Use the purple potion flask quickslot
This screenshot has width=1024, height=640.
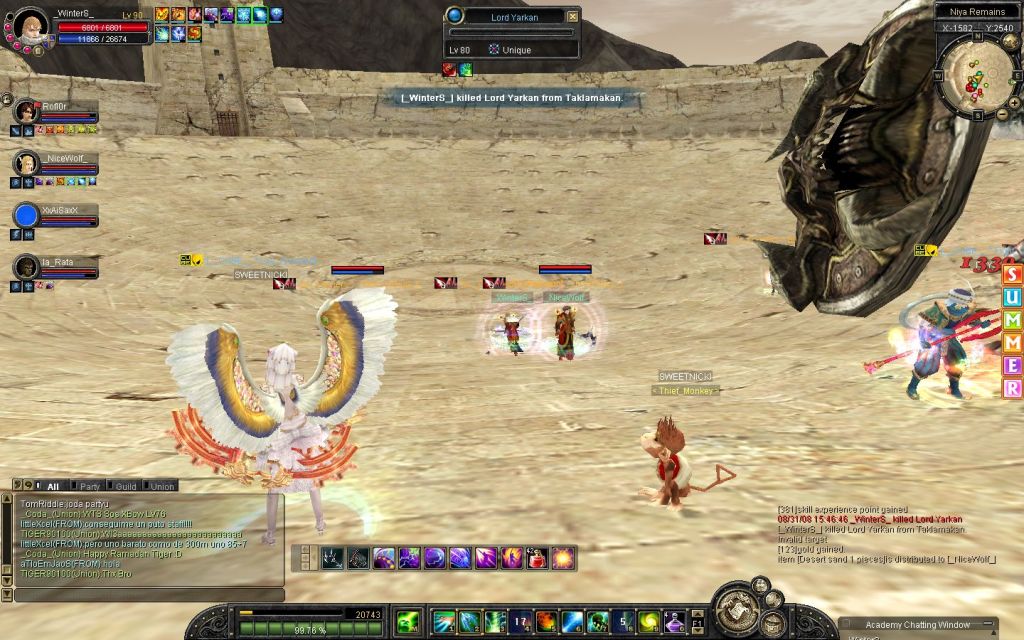pos(675,622)
